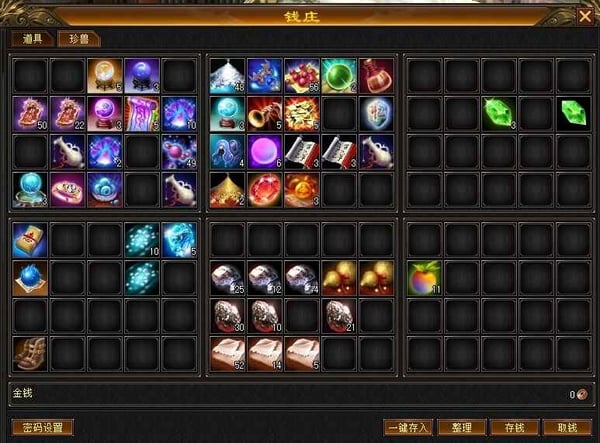Select the golden horn stack of 5
Viewport: 600px width, 443px height.
click(x=264, y=111)
